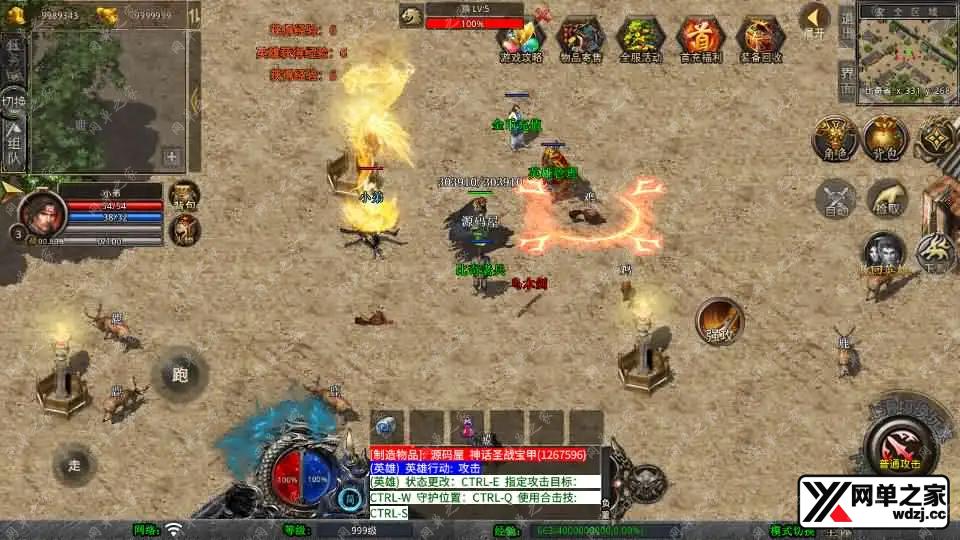960x540 pixels.
Task: Open the 装备回收 equipment recycle icon
Action: point(760,38)
